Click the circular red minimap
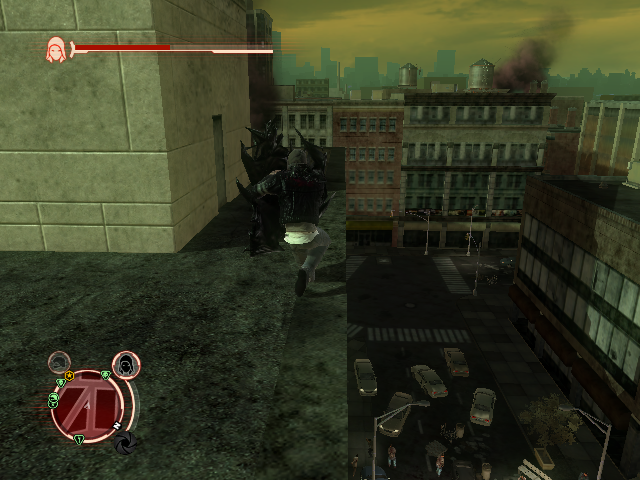640x480 pixels. [88, 403]
